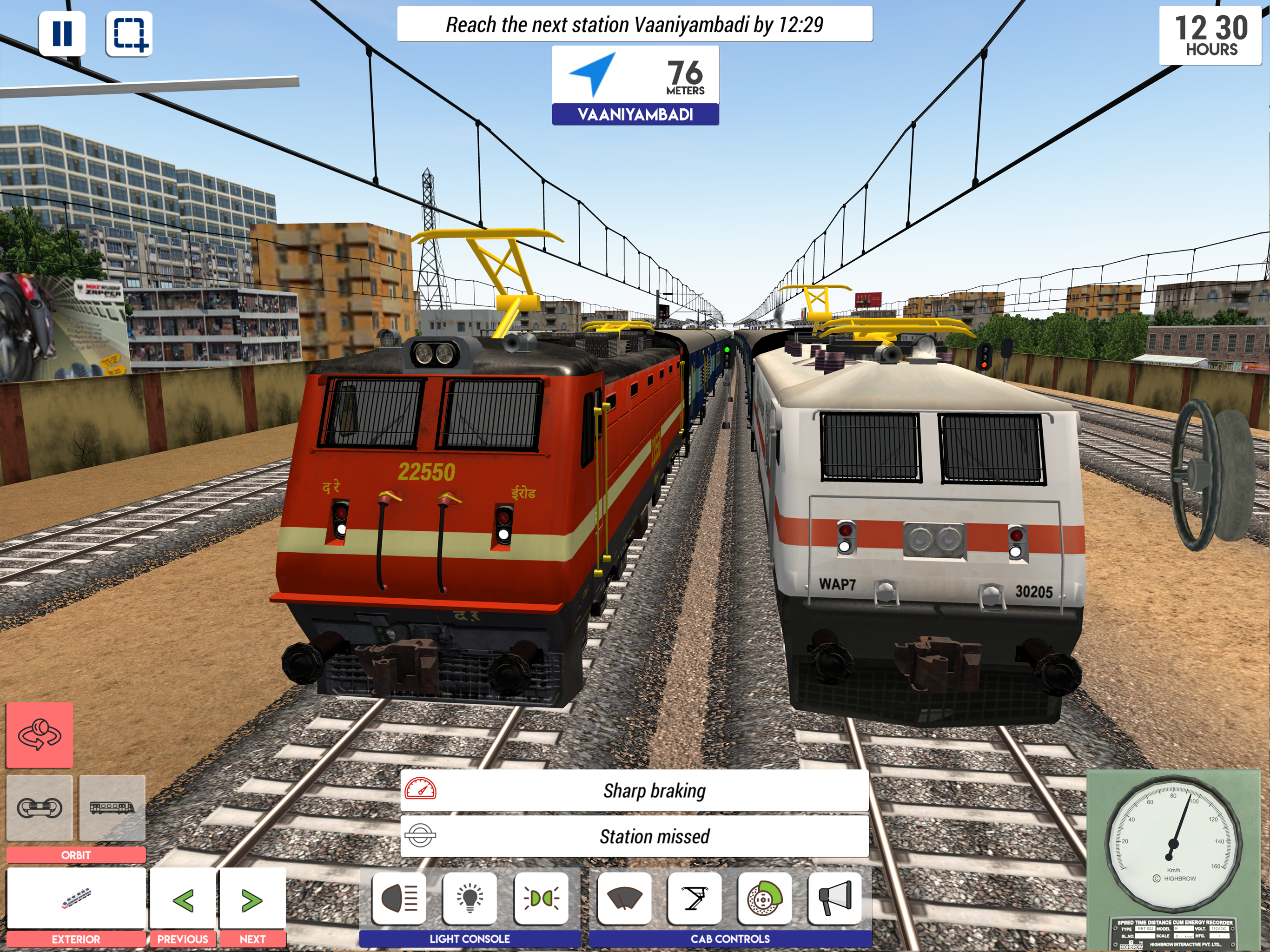Toggle the pantograph control
Viewport: 1270px width, 952px height.
point(695,899)
